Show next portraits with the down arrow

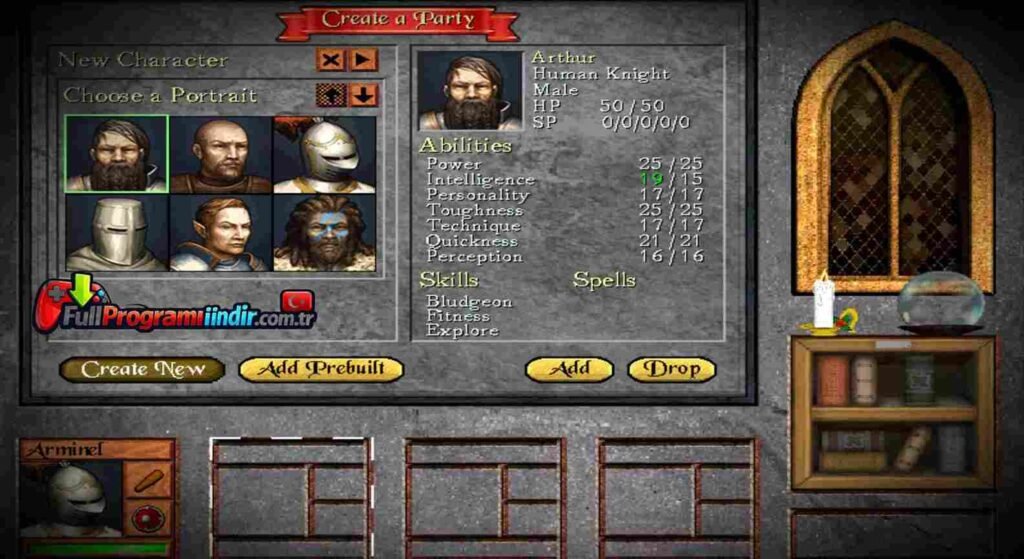(363, 95)
